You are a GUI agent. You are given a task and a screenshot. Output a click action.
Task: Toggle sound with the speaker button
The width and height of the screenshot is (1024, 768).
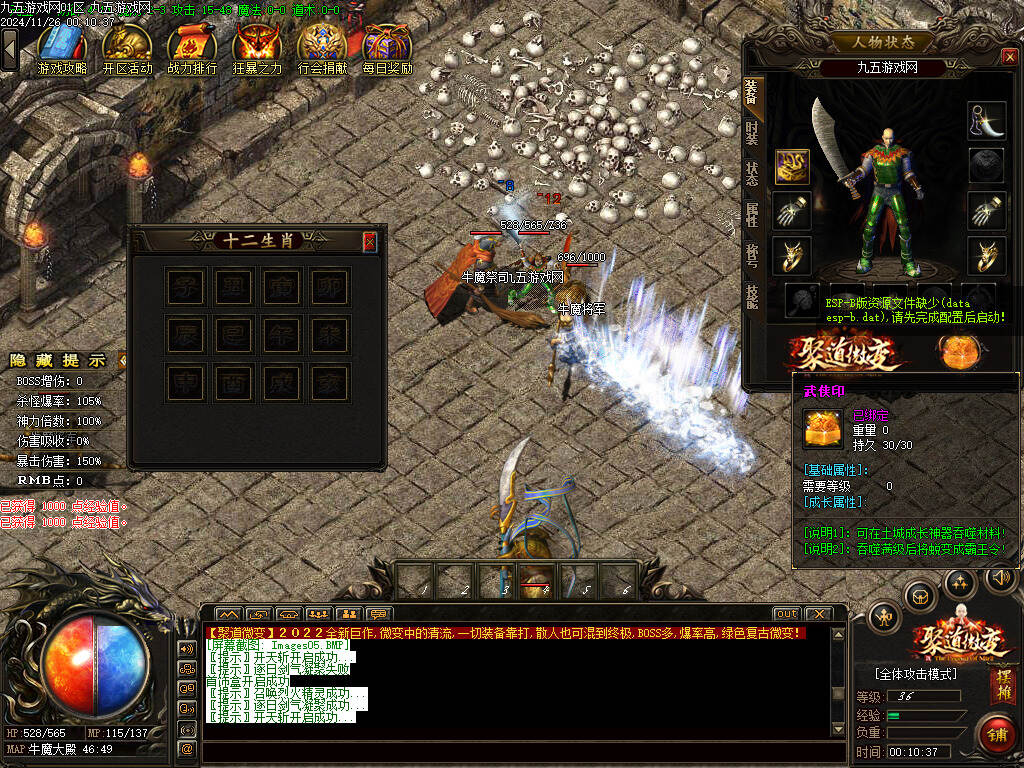pyautogui.click(x=1000, y=577)
